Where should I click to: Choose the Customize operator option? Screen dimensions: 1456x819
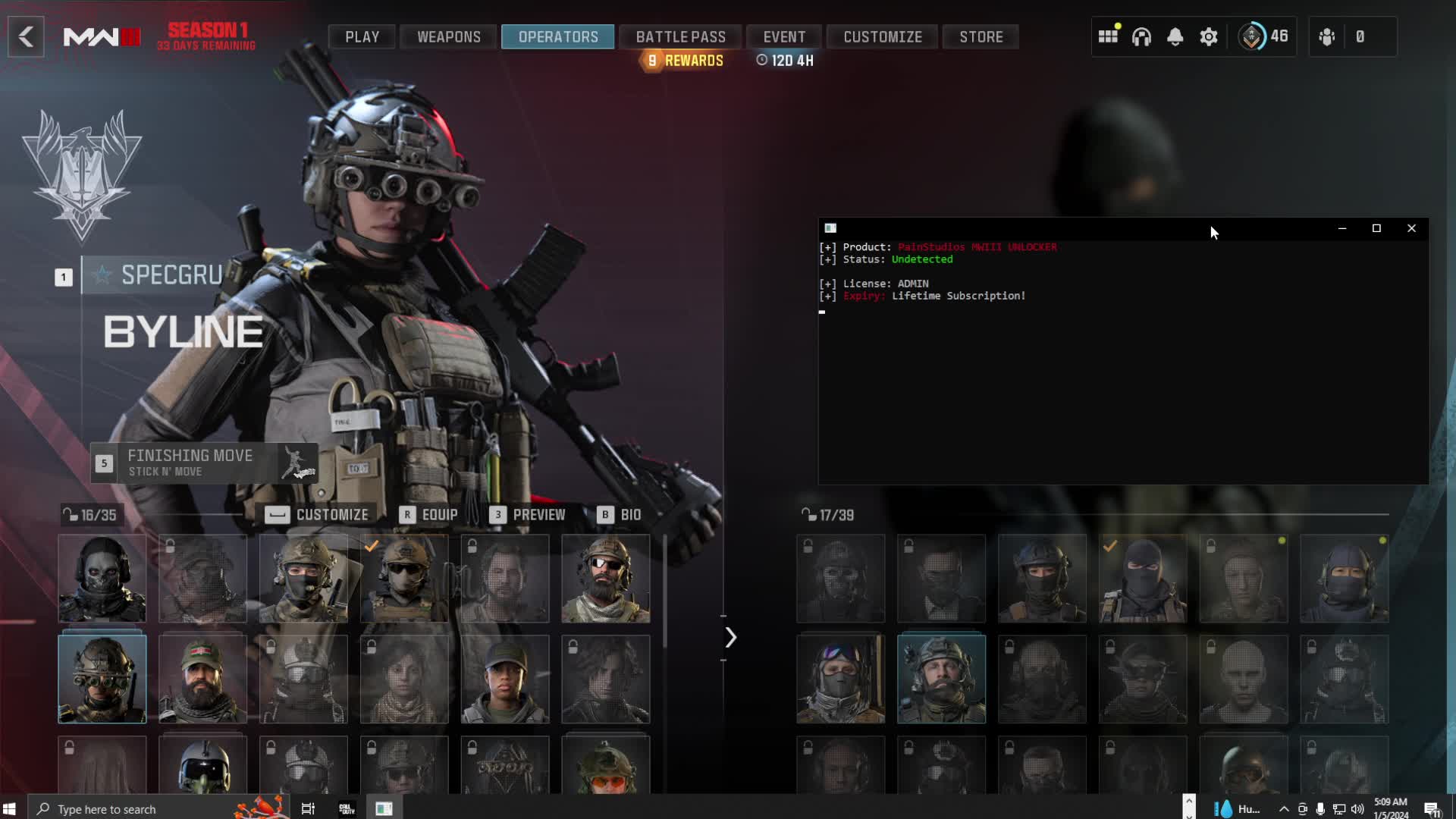(317, 515)
